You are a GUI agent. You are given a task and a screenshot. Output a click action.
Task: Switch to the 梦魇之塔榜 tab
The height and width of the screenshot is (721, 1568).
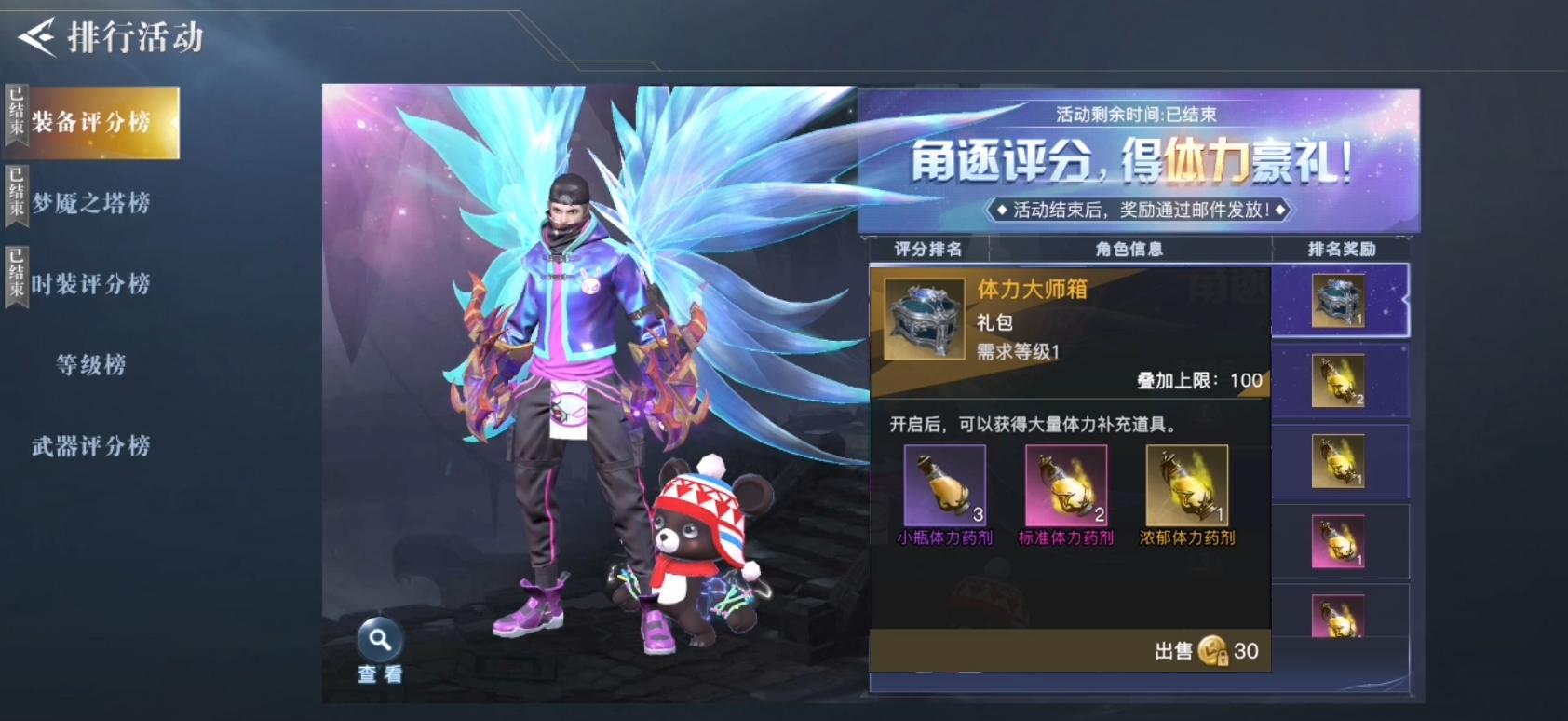tap(90, 202)
